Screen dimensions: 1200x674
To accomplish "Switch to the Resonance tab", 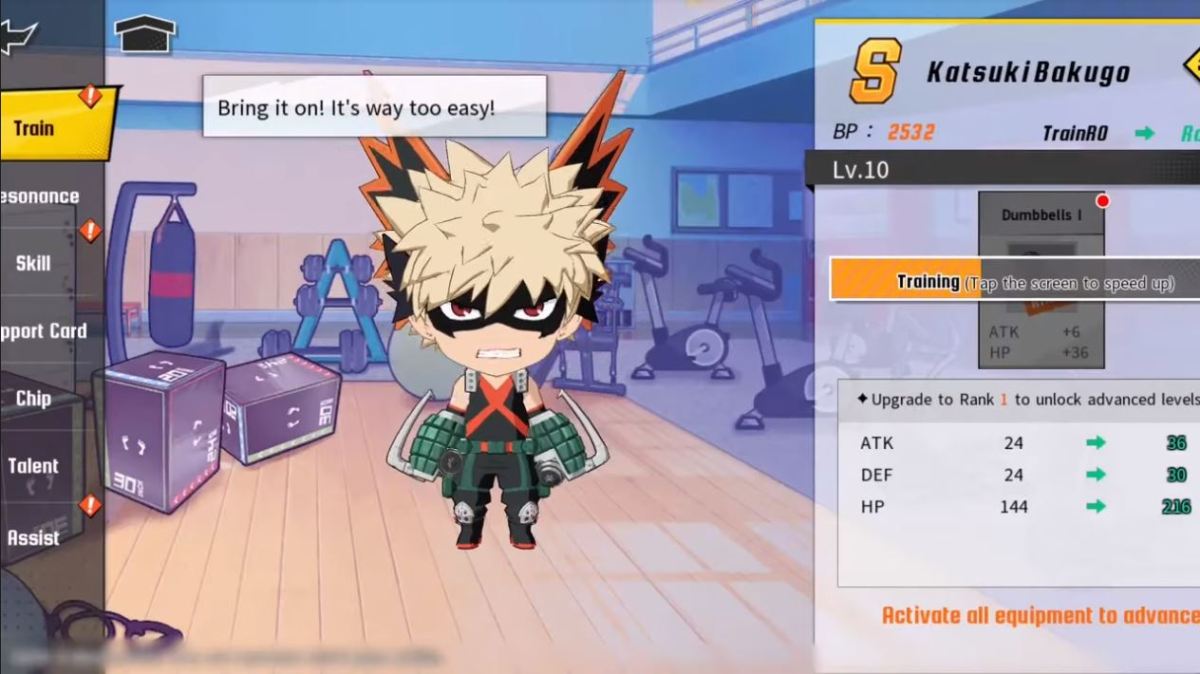I will pyautogui.click(x=40, y=196).
